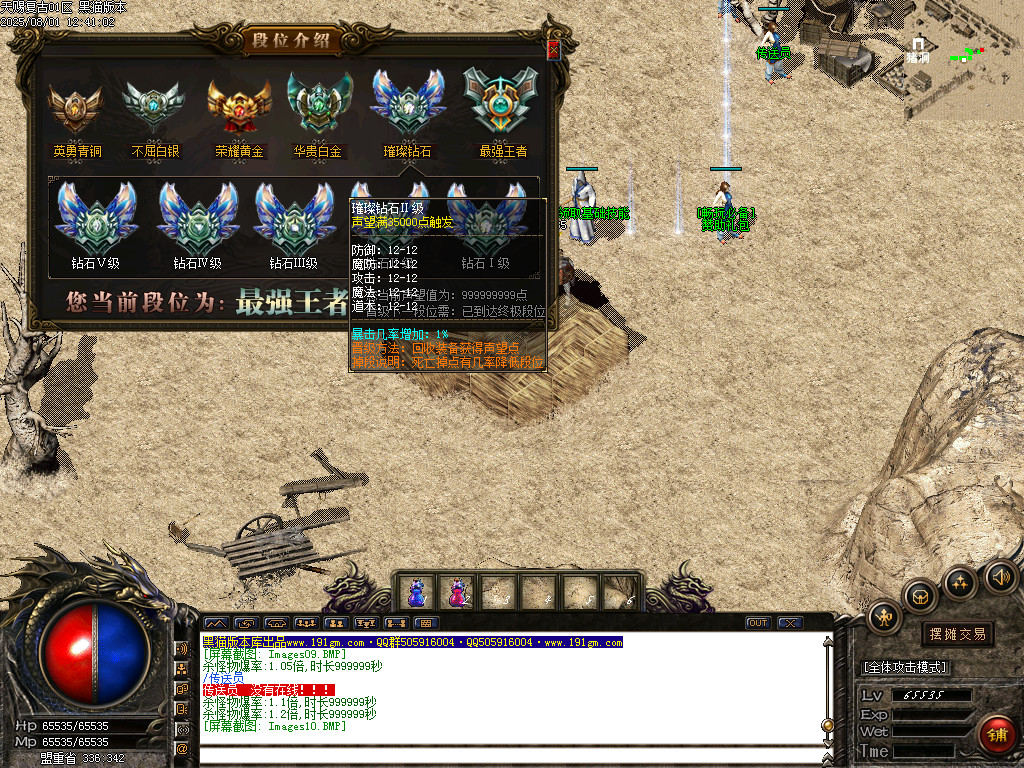Open the 摆摊交易 stall trading button

pos(957,634)
